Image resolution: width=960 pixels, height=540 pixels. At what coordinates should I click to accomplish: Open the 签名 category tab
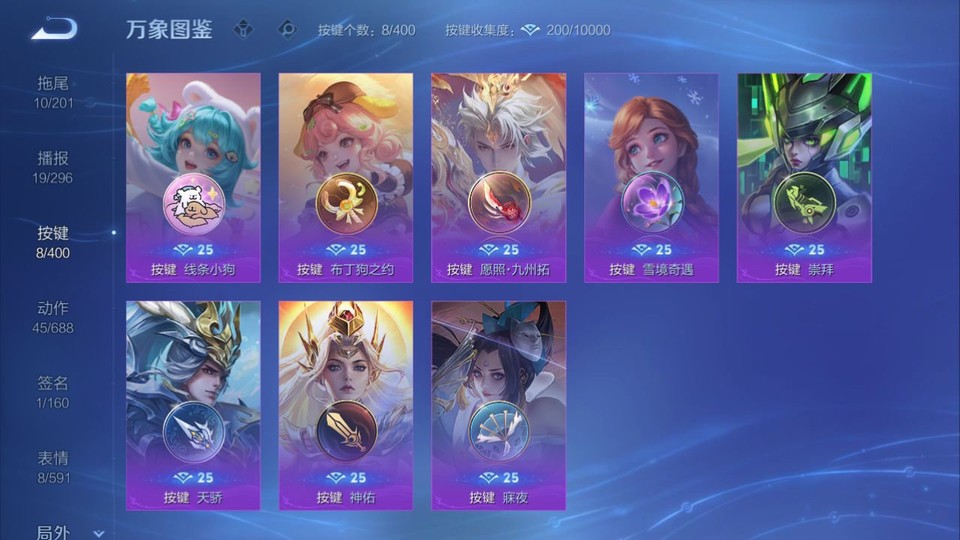[x=53, y=391]
